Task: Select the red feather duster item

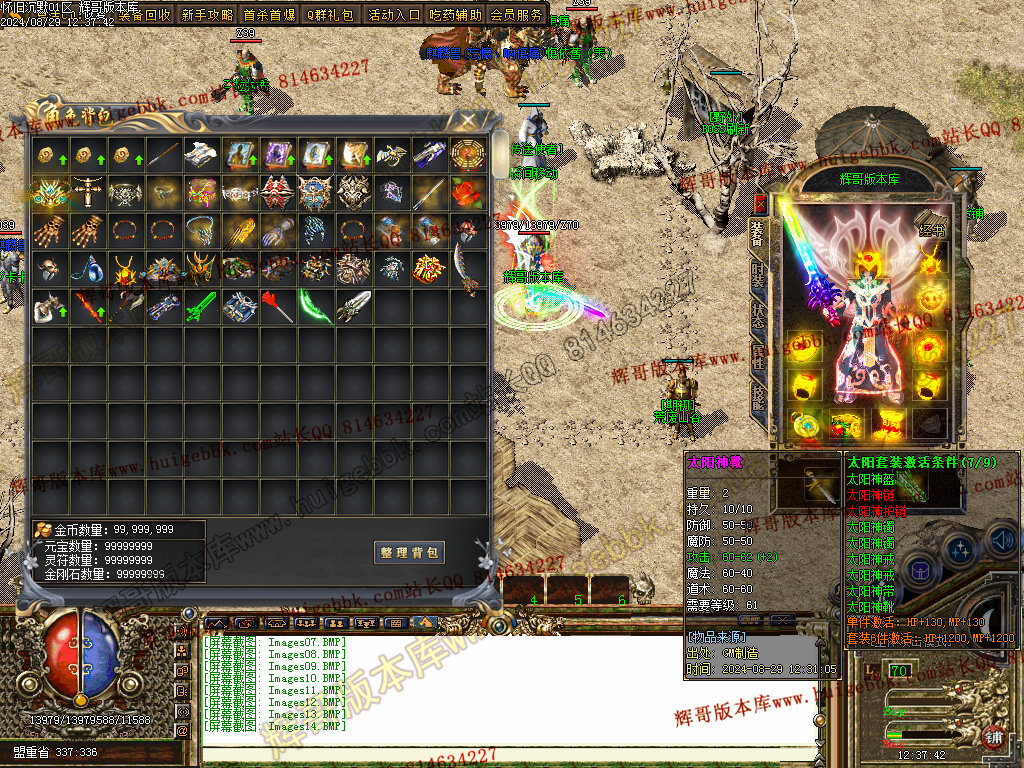Action: [278, 304]
